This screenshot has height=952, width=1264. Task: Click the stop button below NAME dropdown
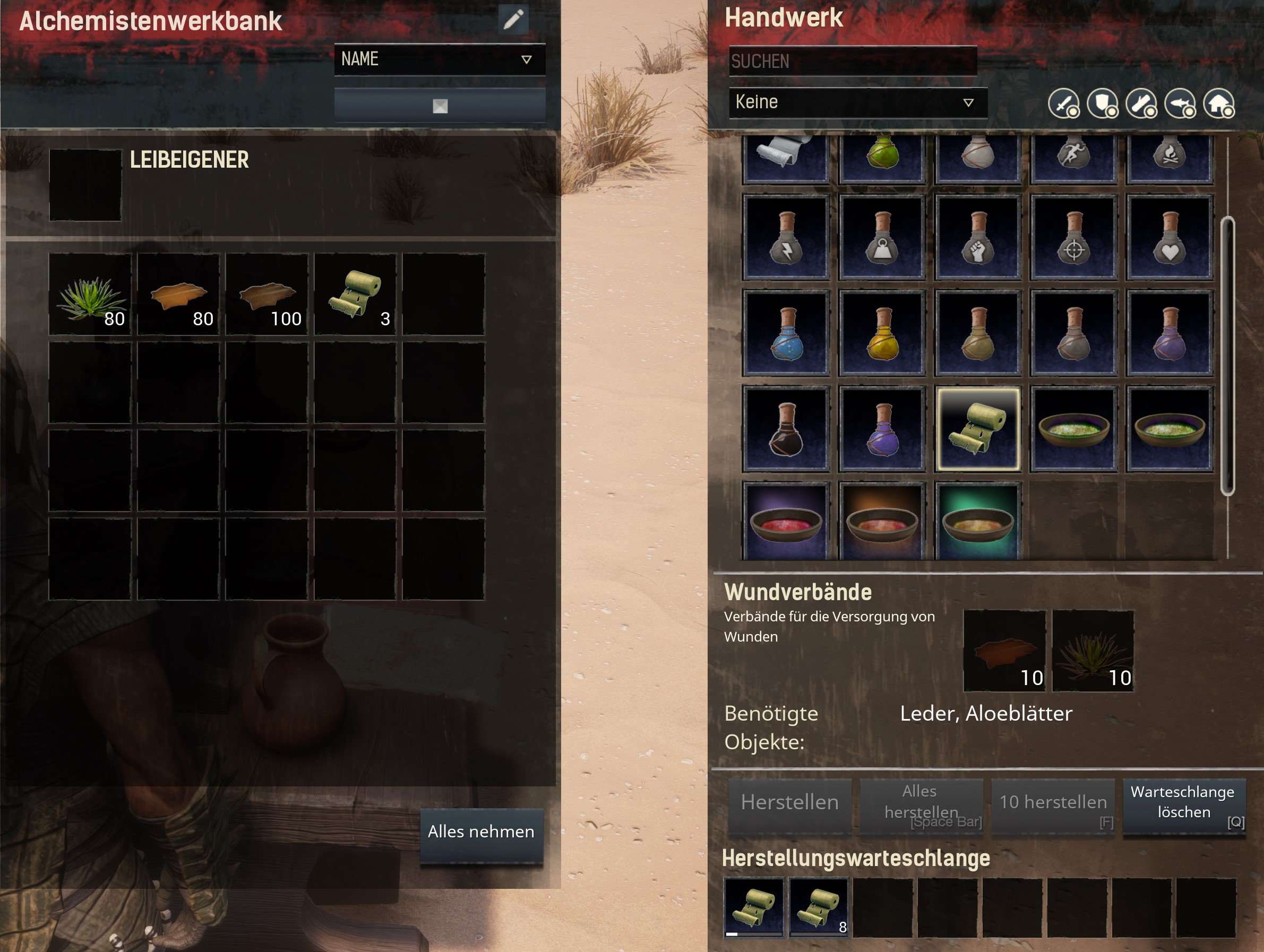coord(440,106)
